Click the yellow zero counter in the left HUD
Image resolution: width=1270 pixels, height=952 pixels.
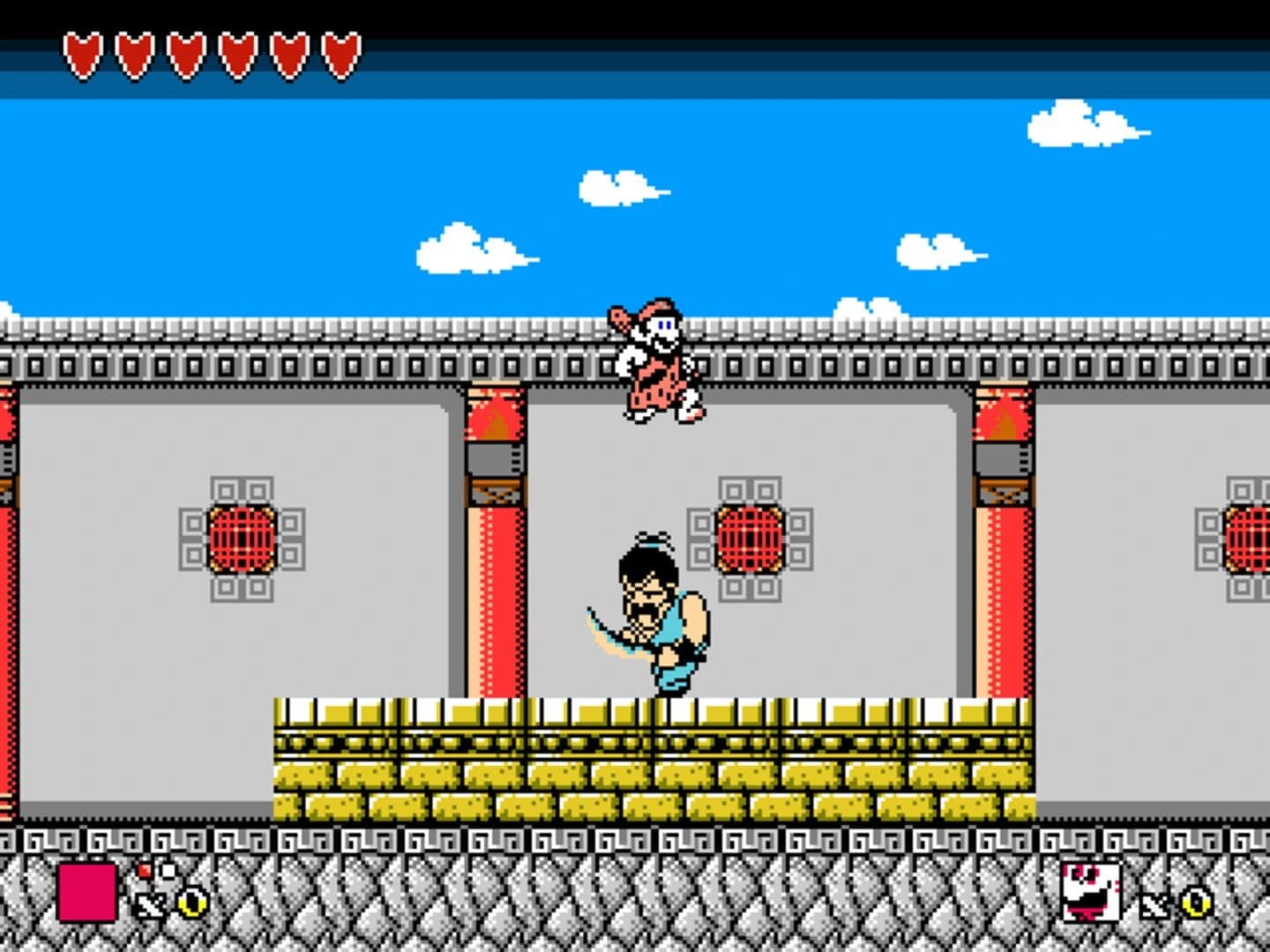tap(192, 903)
